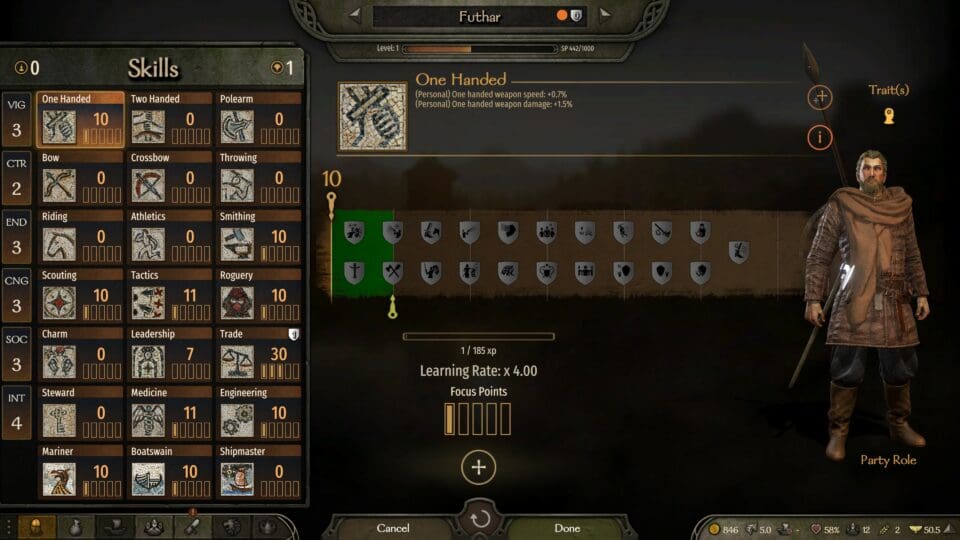Select the INT attribute

tap(17, 413)
